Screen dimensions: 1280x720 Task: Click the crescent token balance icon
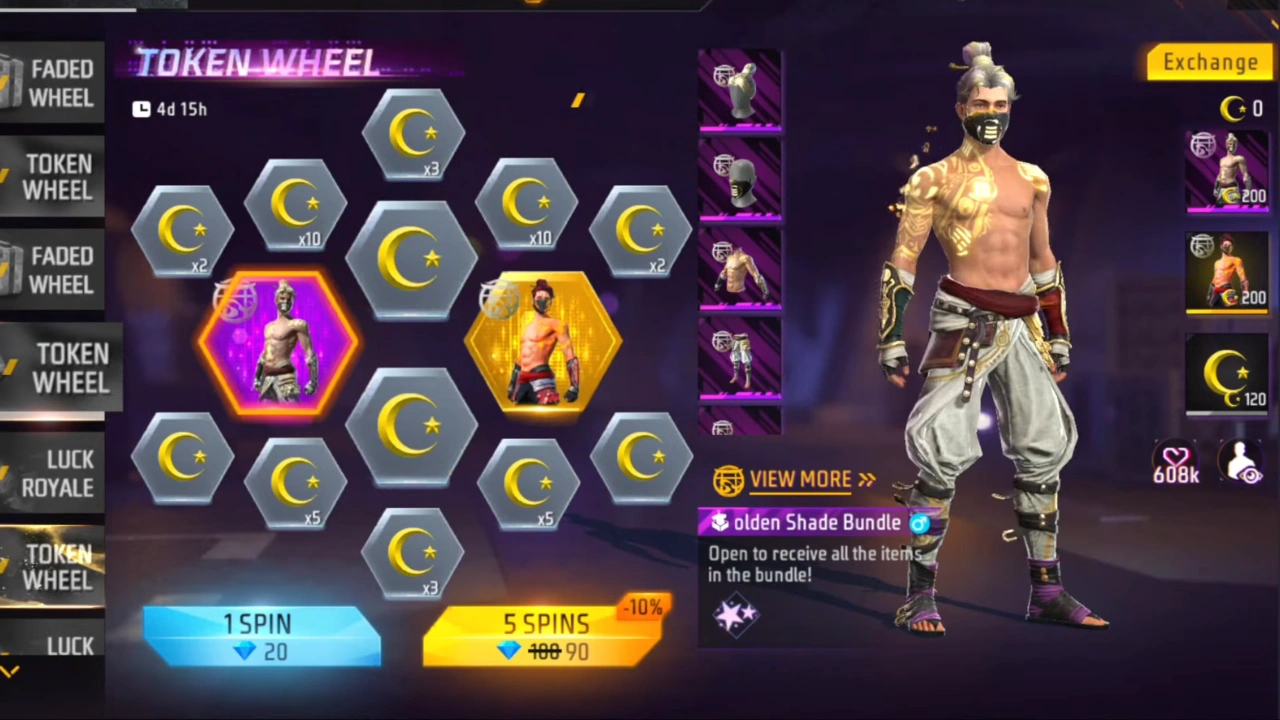coord(1232,110)
